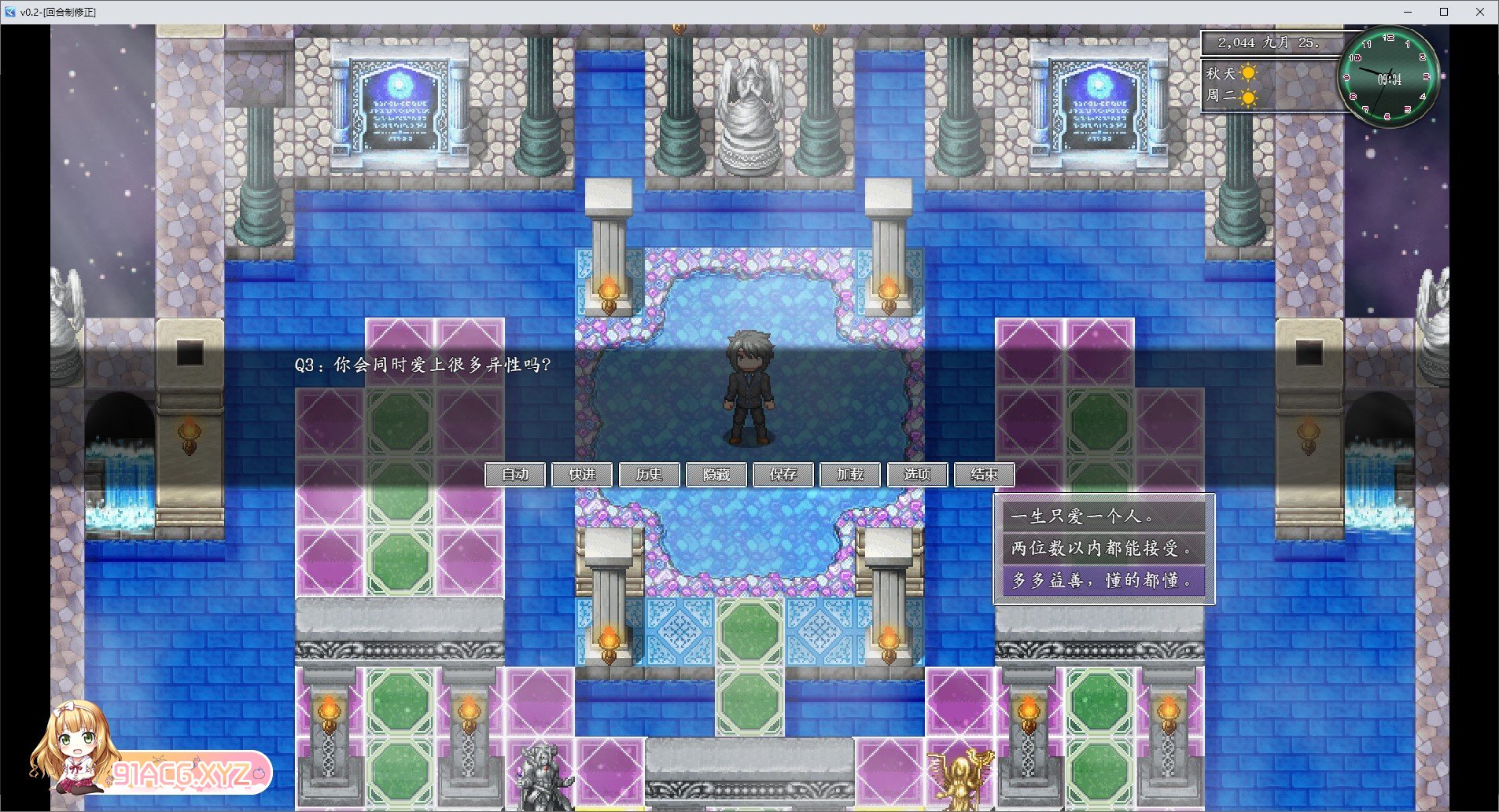Viewport: 1499px width, 812px height.
Task: Minimize the game window
Action: [1408, 12]
